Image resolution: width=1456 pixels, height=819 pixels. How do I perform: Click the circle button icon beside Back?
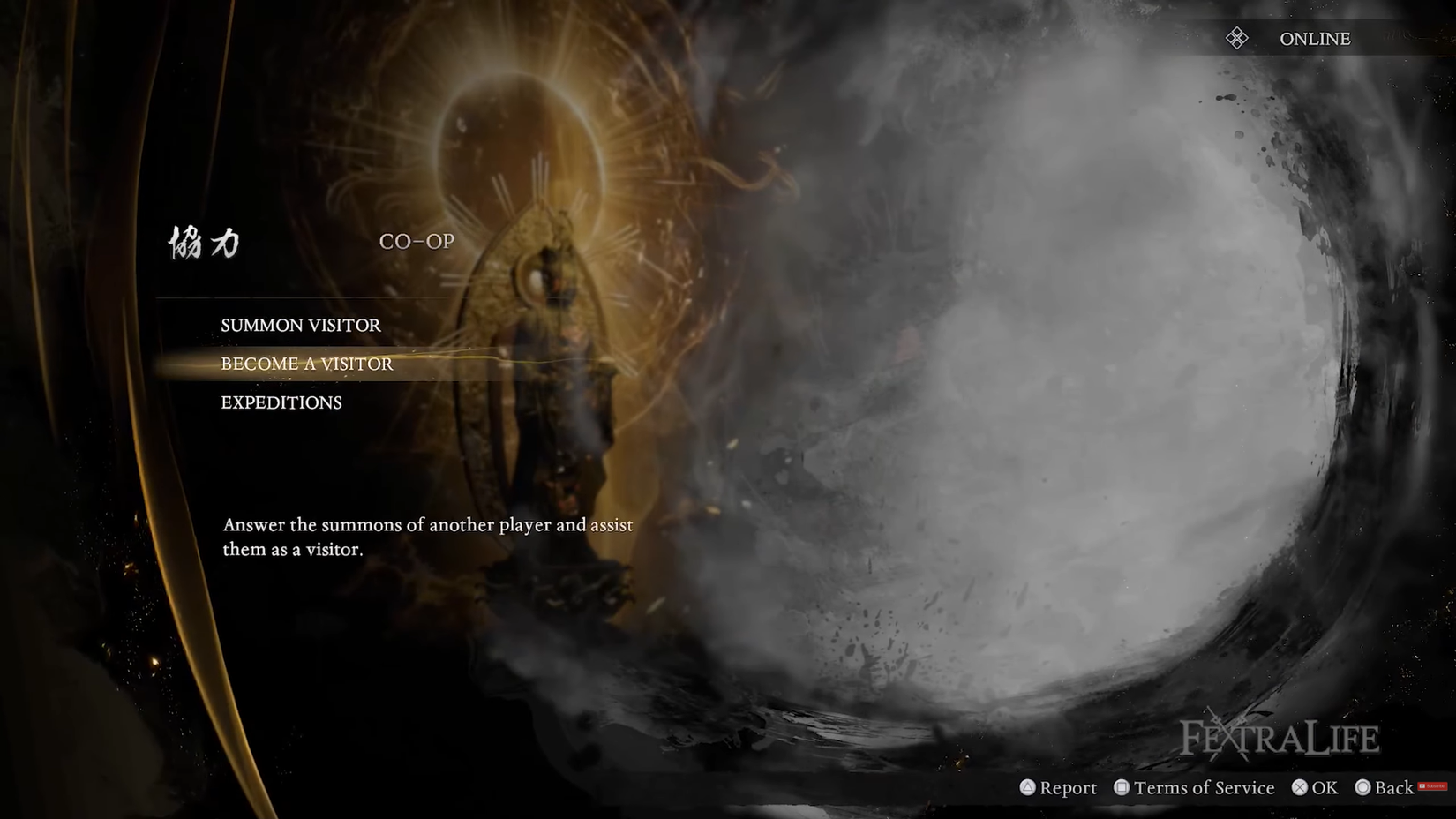click(x=1364, y=787)
